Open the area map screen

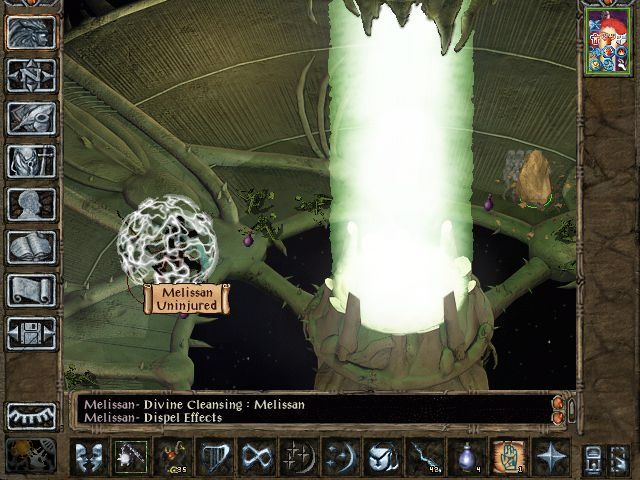(31, 75)
